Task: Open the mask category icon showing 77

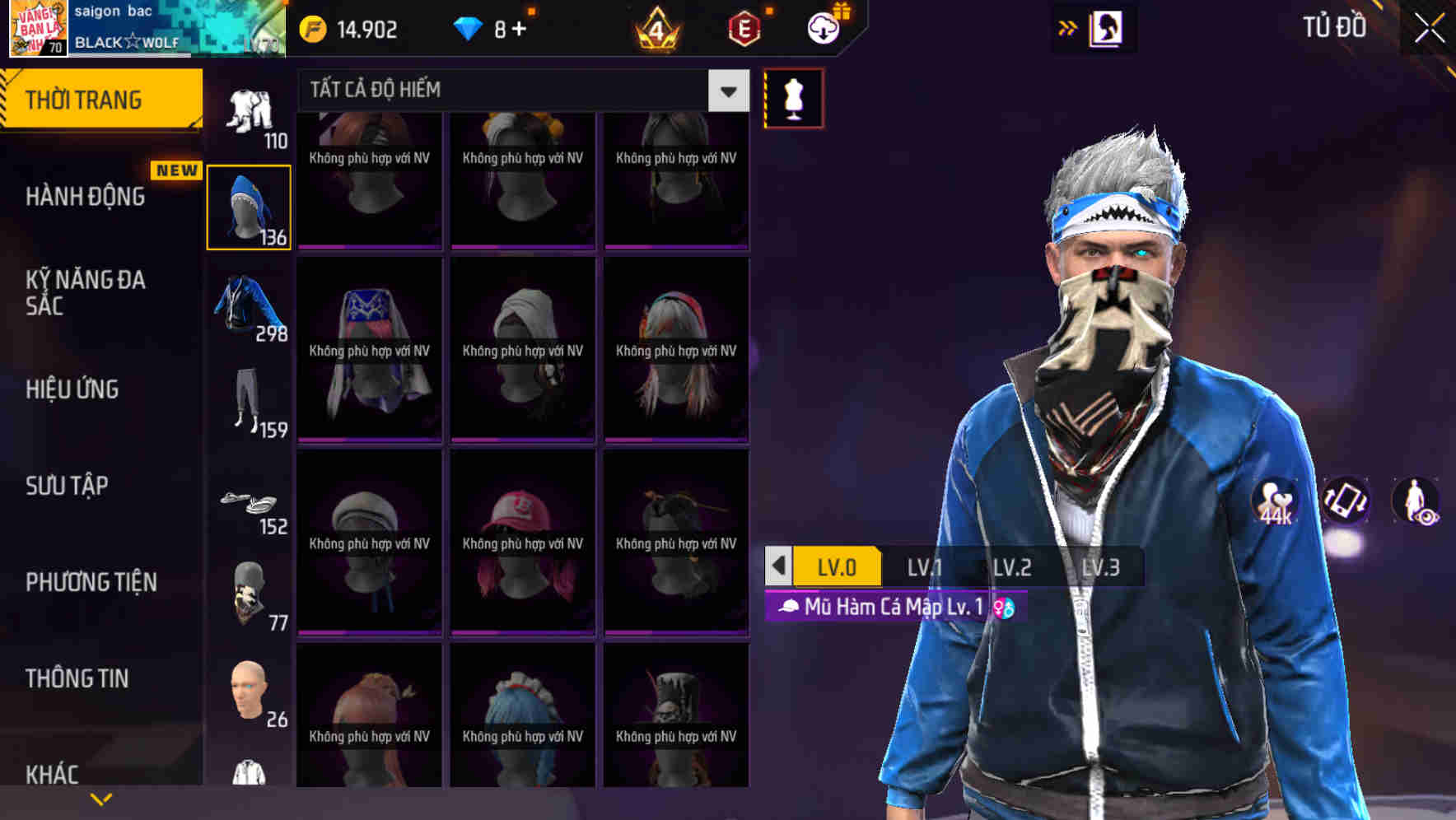Action: [249, 591]
